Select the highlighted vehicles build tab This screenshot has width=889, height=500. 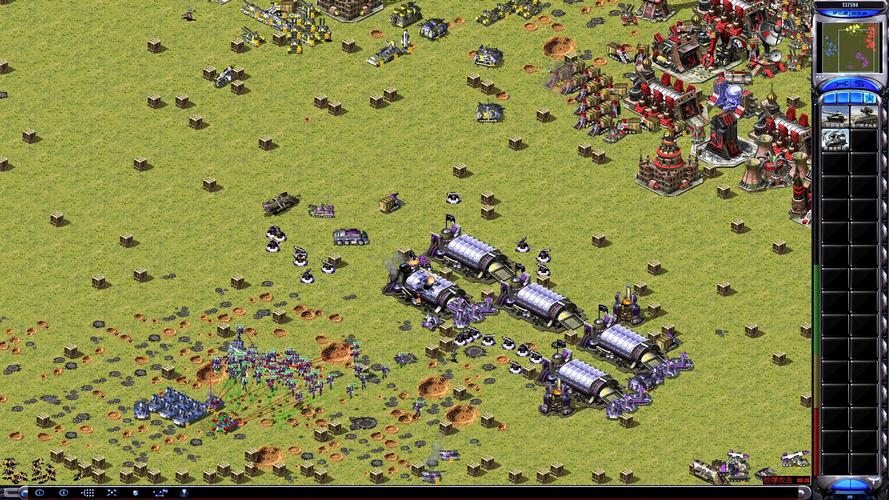(869, 98)
